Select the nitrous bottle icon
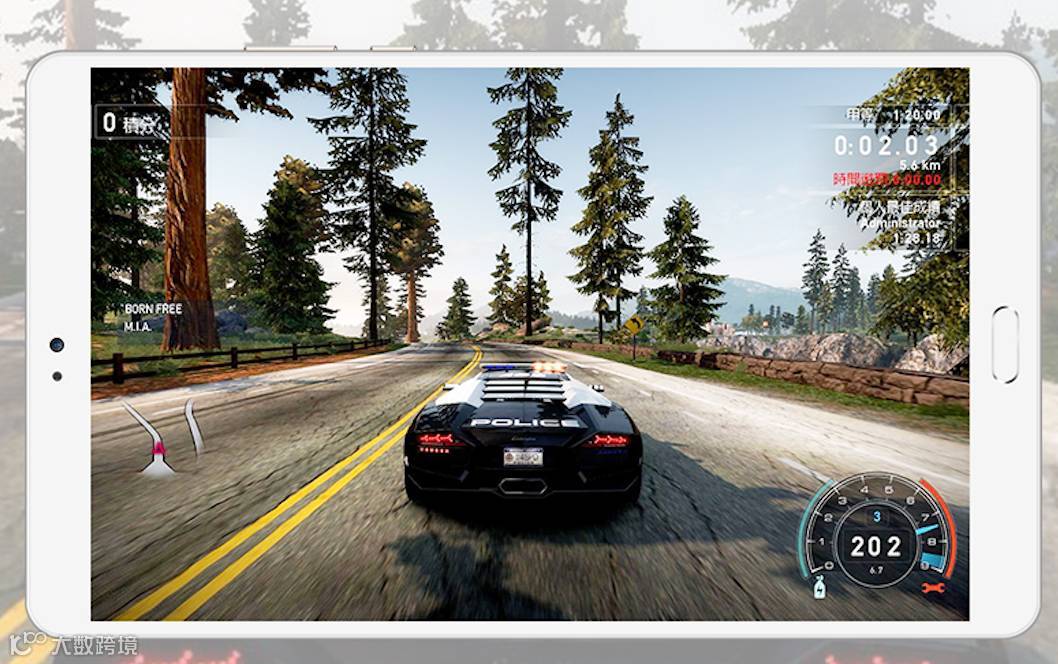This screenshot has width=1058, height=664. coord(821,587)
